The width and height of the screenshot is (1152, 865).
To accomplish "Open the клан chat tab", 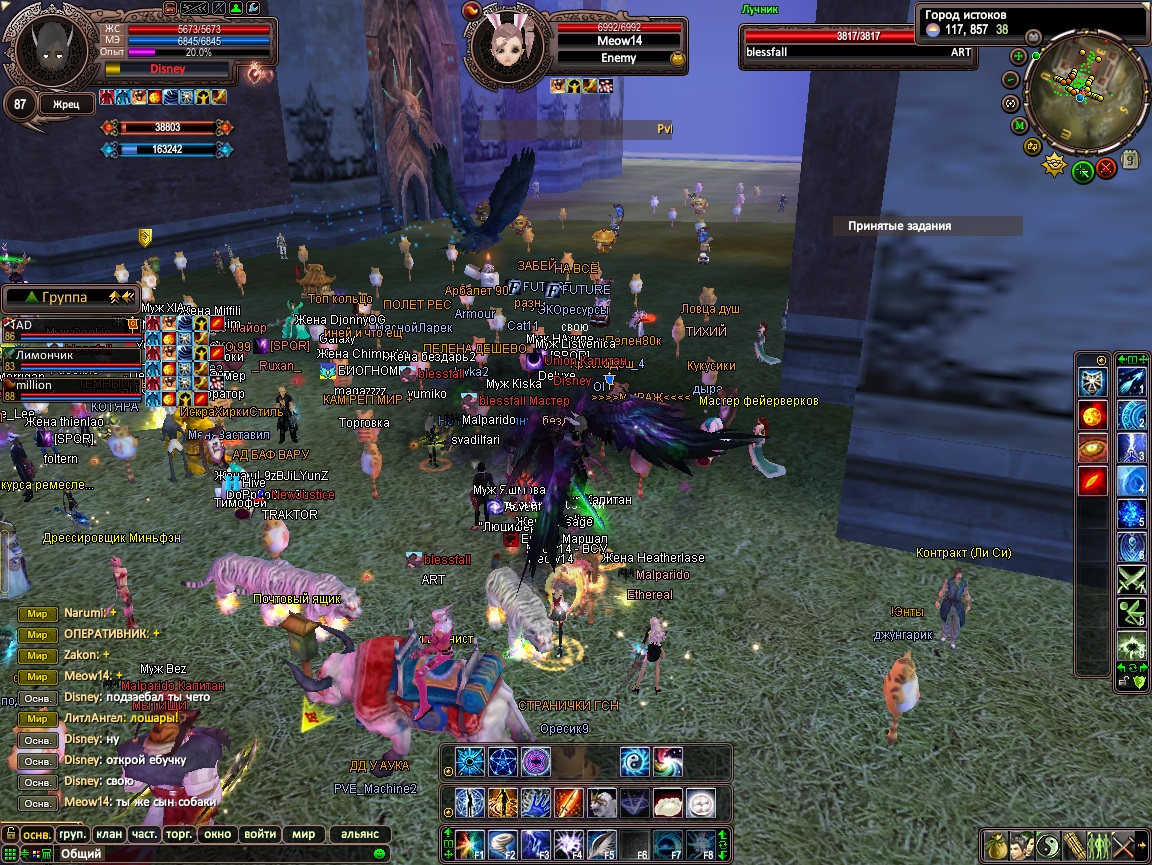I will [109, 834].
